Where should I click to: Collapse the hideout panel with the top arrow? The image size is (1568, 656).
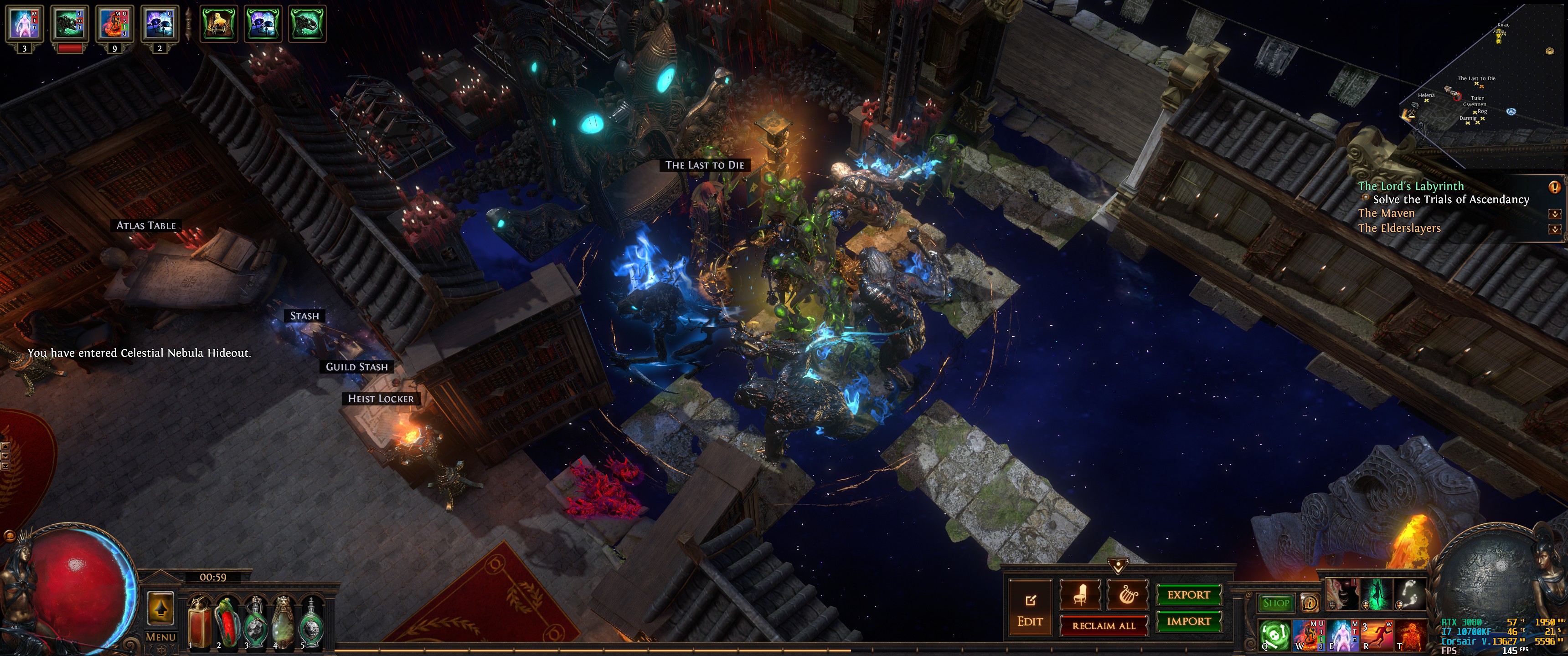pos(1118,567)
